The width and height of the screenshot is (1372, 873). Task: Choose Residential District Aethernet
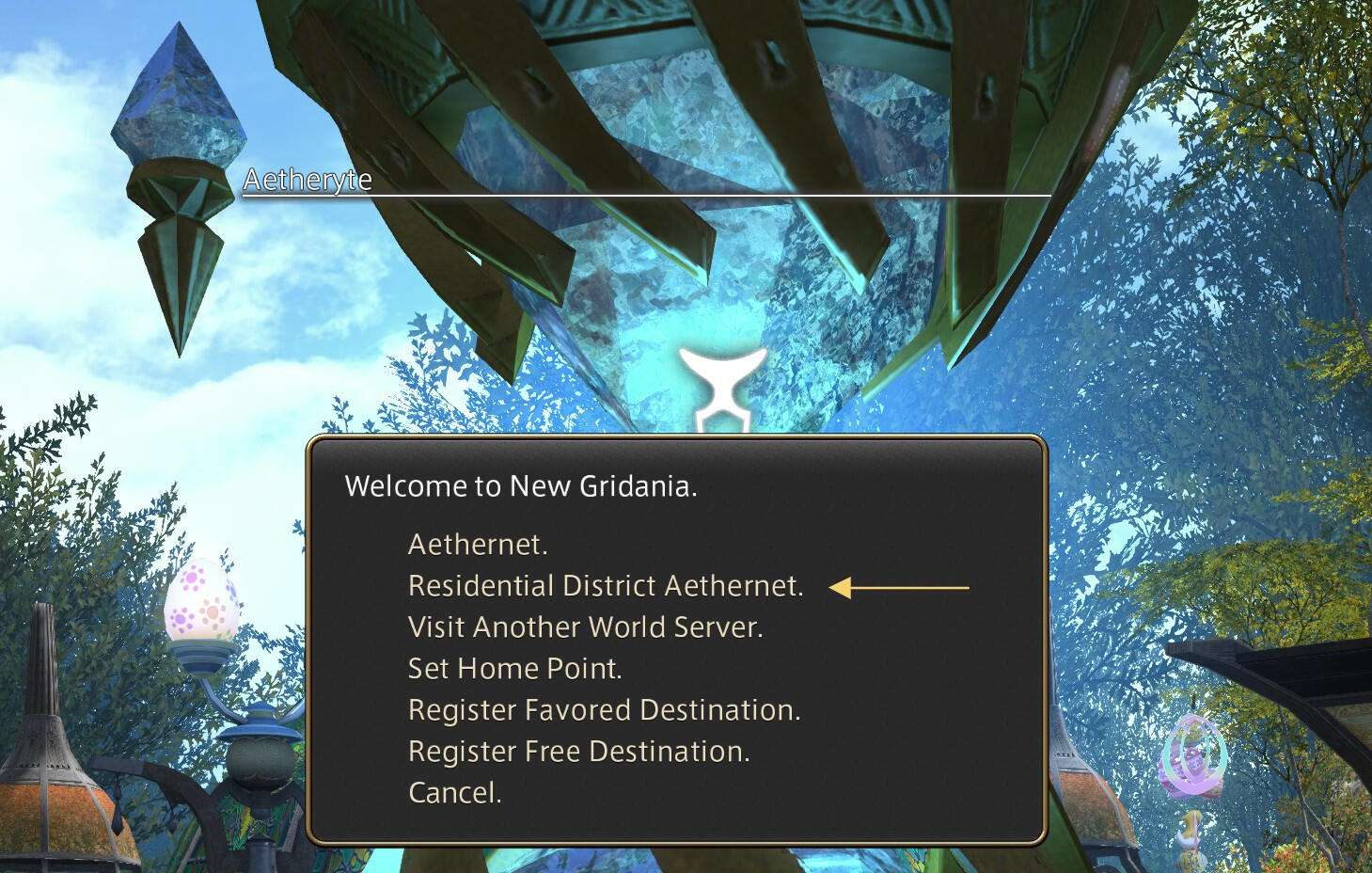(605, 586)
